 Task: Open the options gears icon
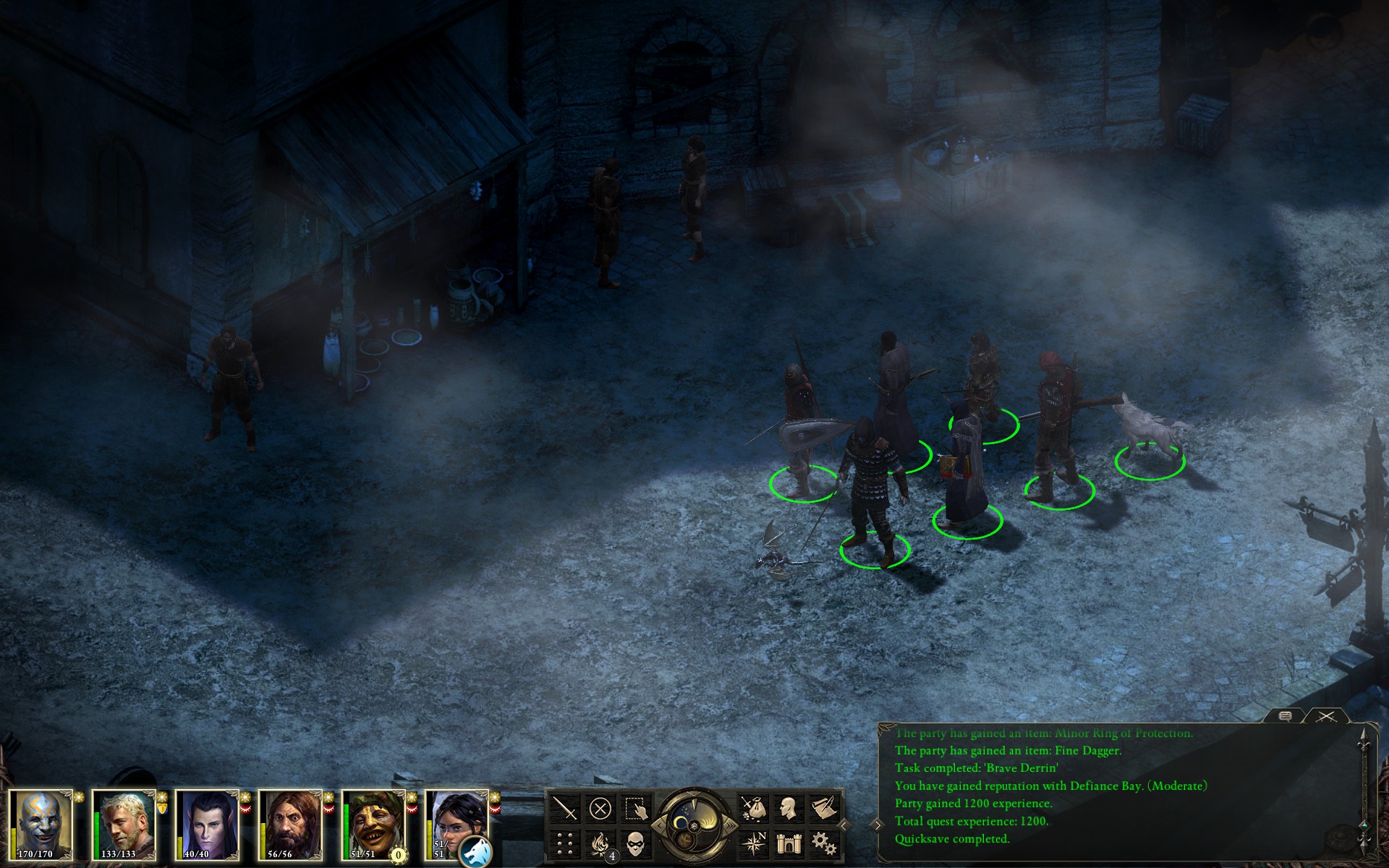tap(823, 843)
